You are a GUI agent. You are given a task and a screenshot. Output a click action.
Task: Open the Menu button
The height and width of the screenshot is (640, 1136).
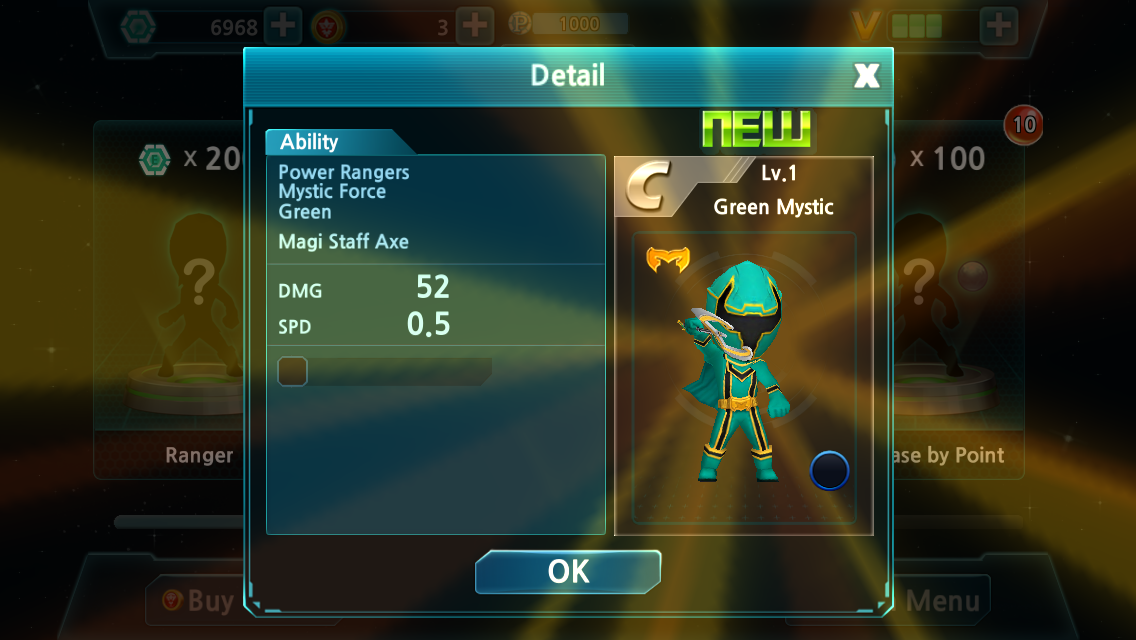(944, 601)
